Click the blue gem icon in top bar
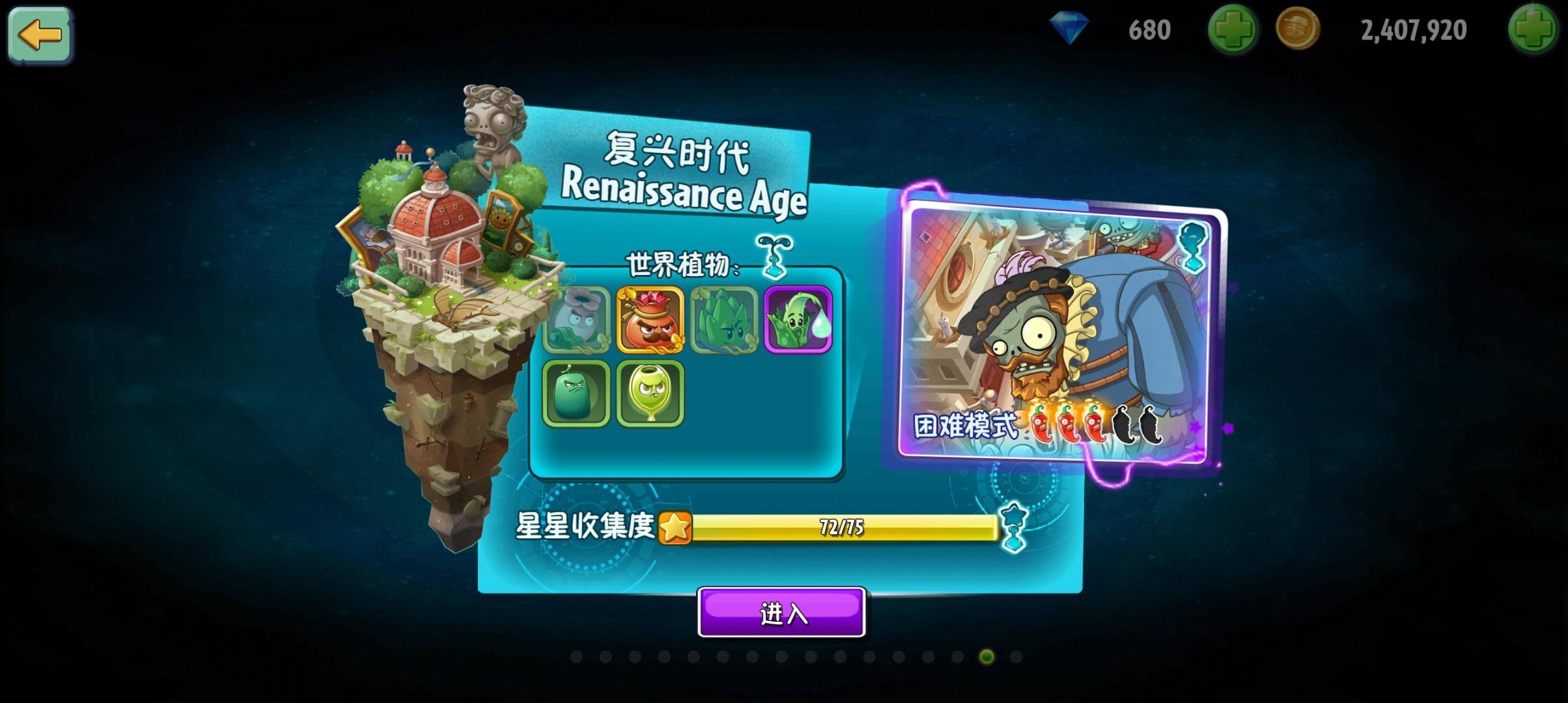Viewport: 1568px width, 703px height. (1071, 29)
